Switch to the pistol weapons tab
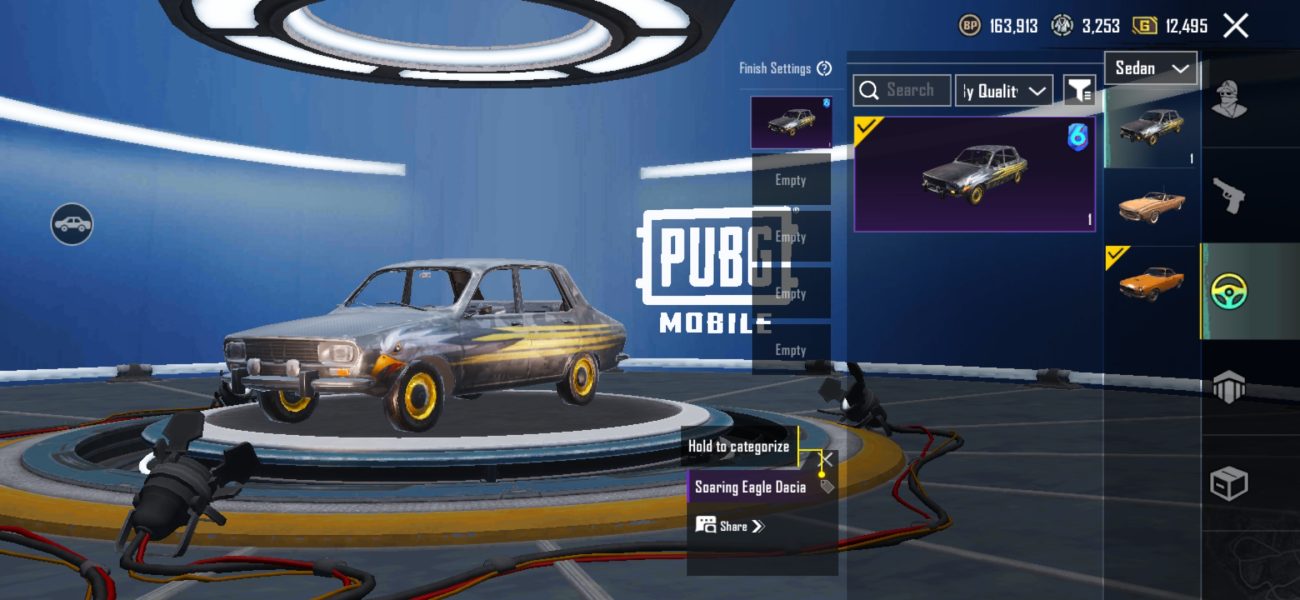 tap(1229, 196)
